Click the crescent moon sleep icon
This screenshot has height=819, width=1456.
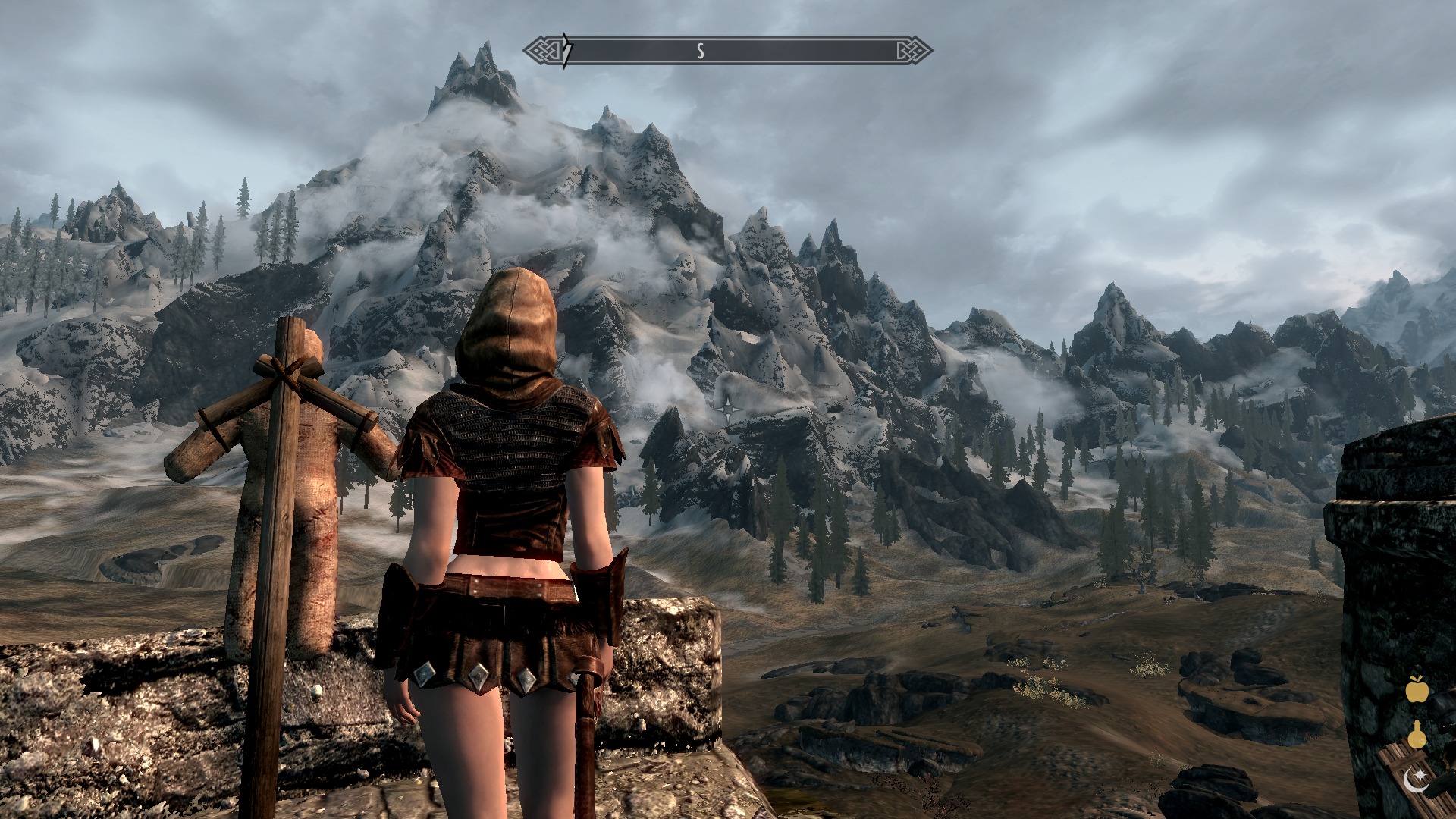pos(1415,779)
